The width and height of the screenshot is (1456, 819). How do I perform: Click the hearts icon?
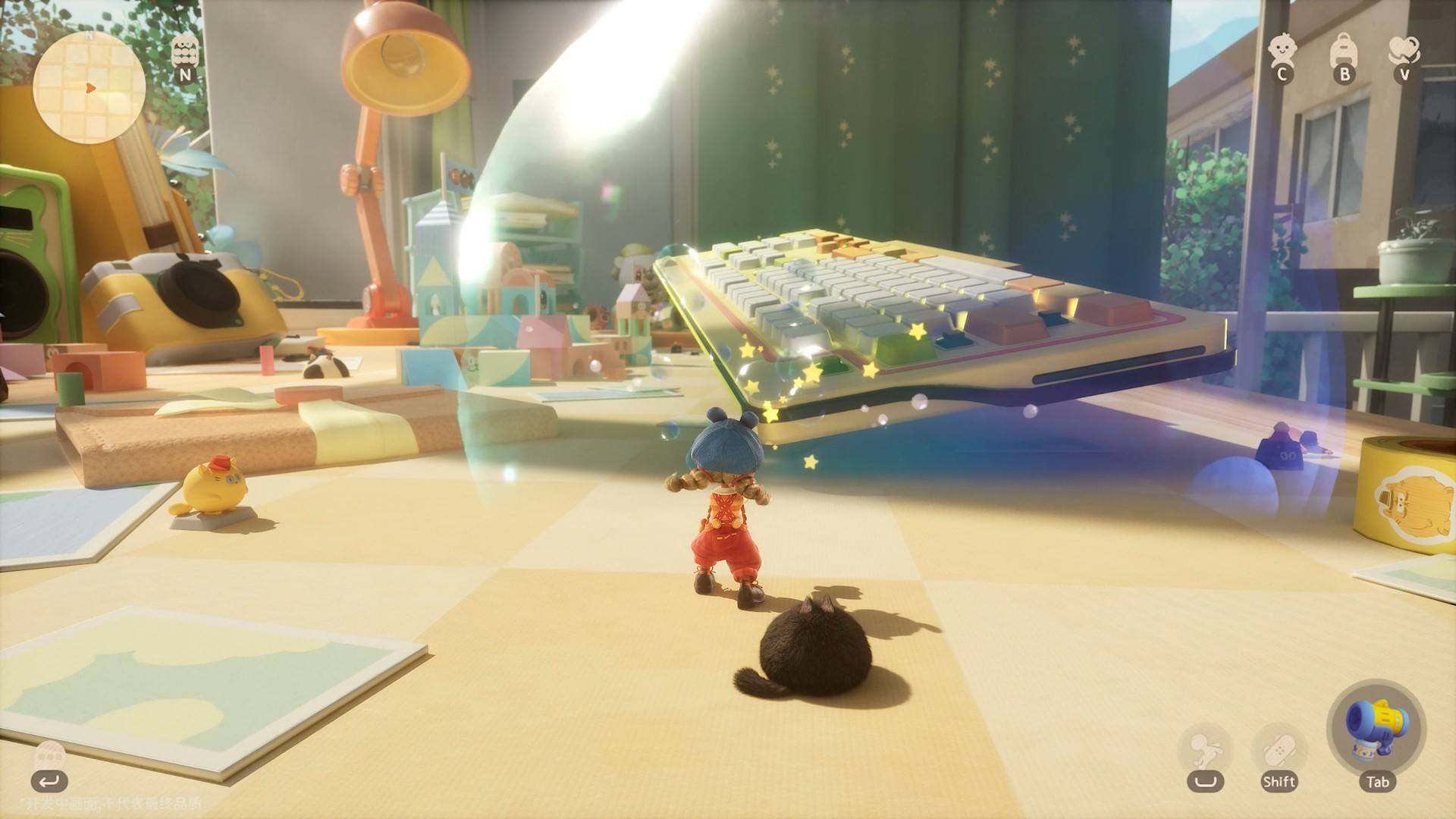click(x=1404, y=50)
